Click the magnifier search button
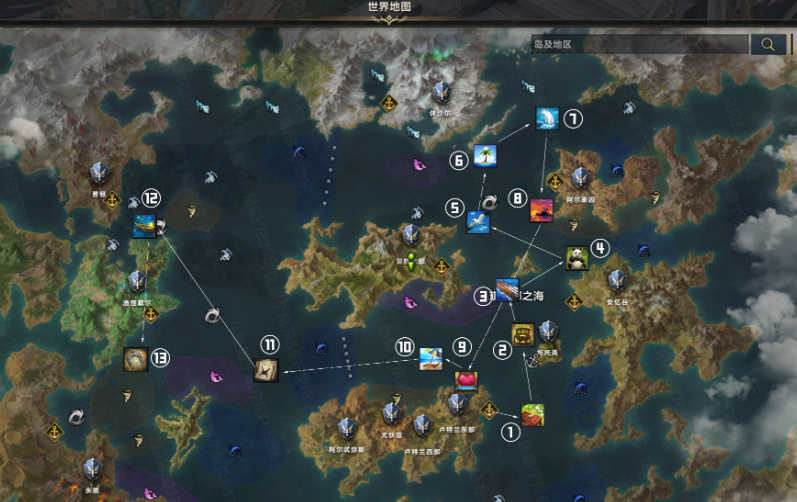The width and height of the screenshot is (797, 502). pos(768,44)
